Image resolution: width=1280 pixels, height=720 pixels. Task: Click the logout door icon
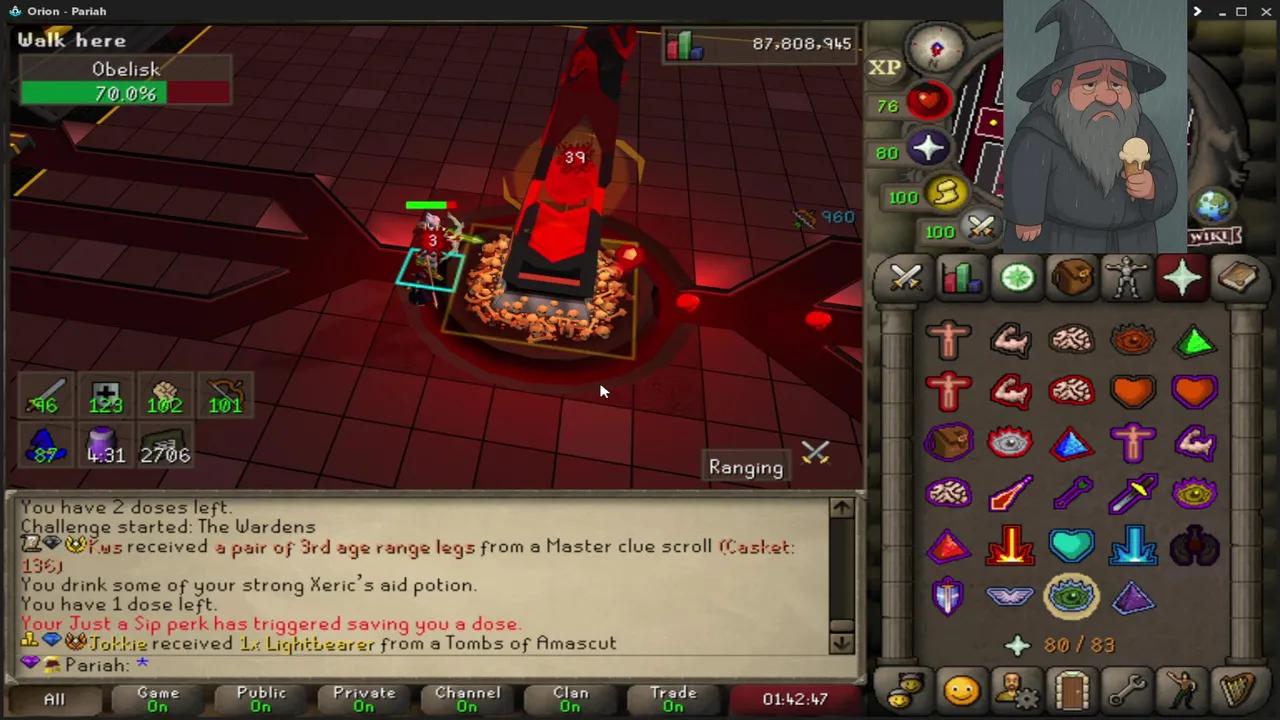pos(1071,690)
